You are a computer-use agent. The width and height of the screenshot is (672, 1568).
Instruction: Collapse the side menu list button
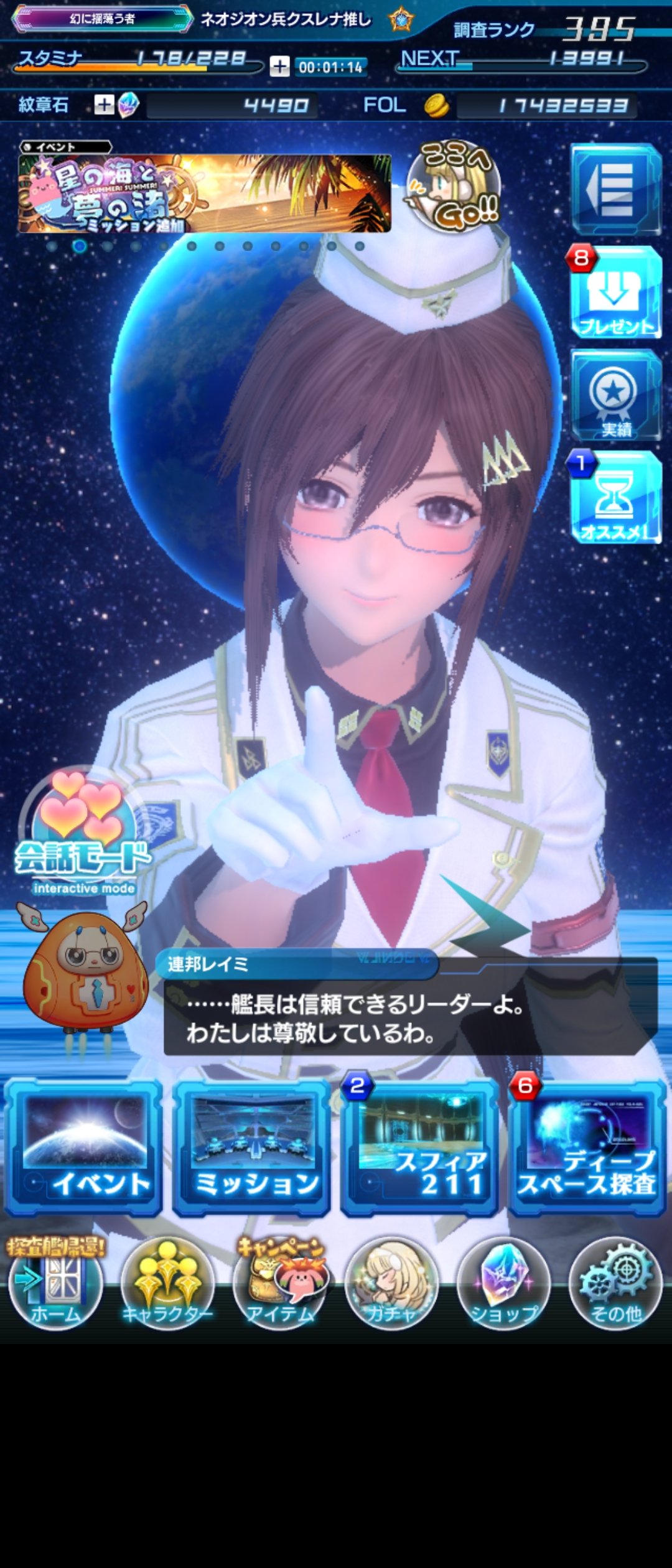click(x=615, y=189)
